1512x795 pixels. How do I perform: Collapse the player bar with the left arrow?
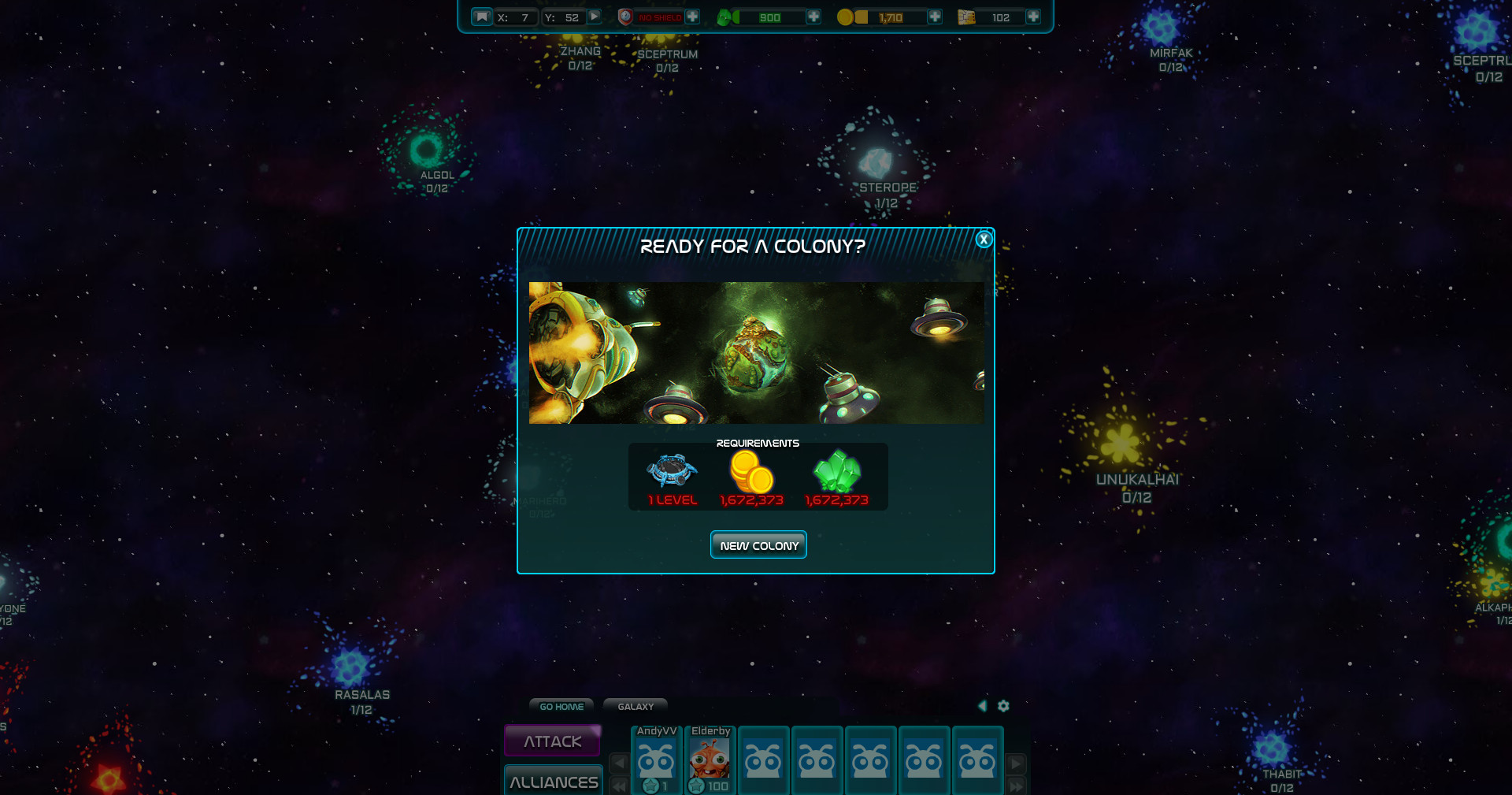coord(982,706)
